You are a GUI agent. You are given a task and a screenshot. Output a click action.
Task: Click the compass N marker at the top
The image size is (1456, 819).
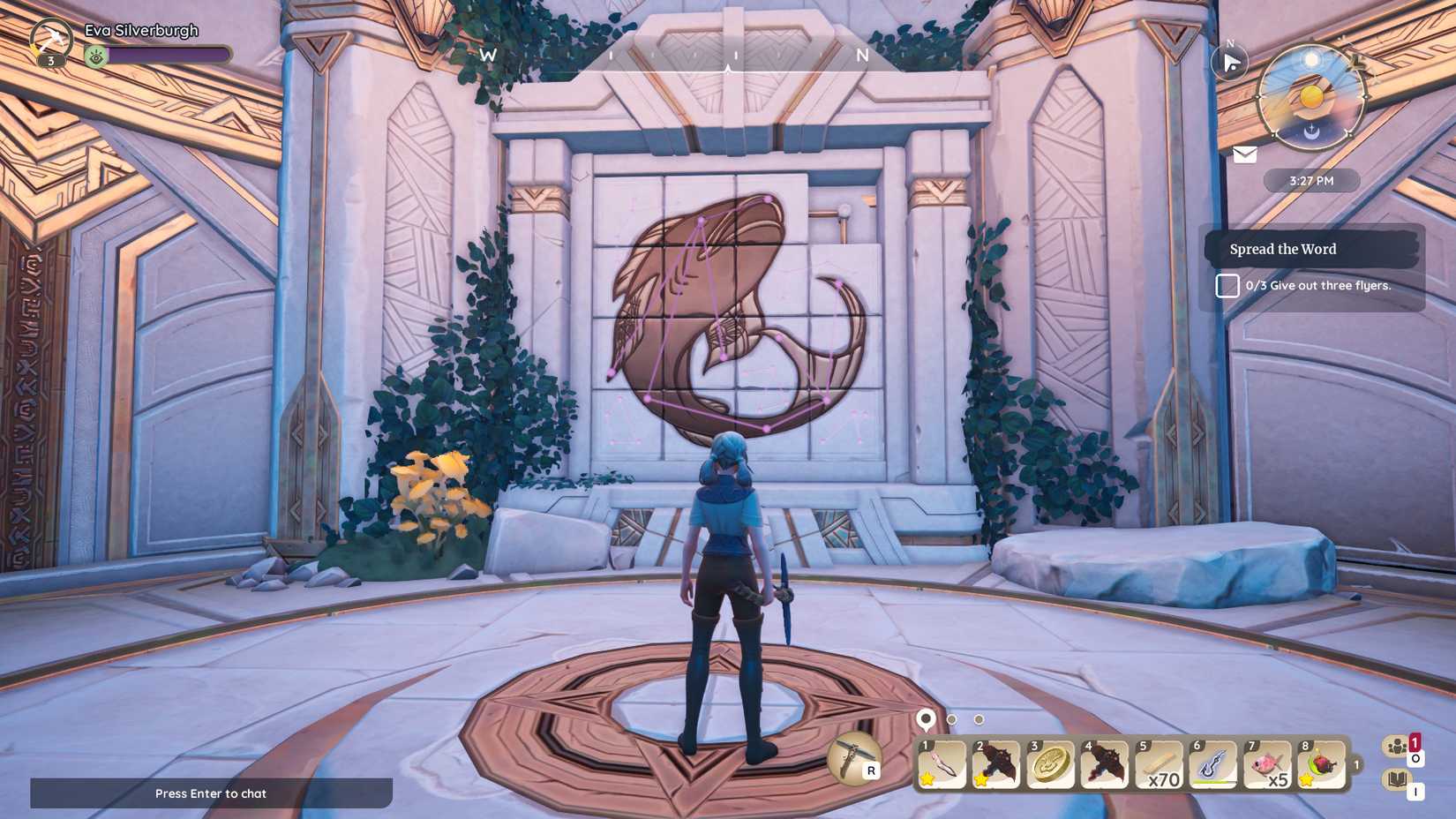[862, 55]
